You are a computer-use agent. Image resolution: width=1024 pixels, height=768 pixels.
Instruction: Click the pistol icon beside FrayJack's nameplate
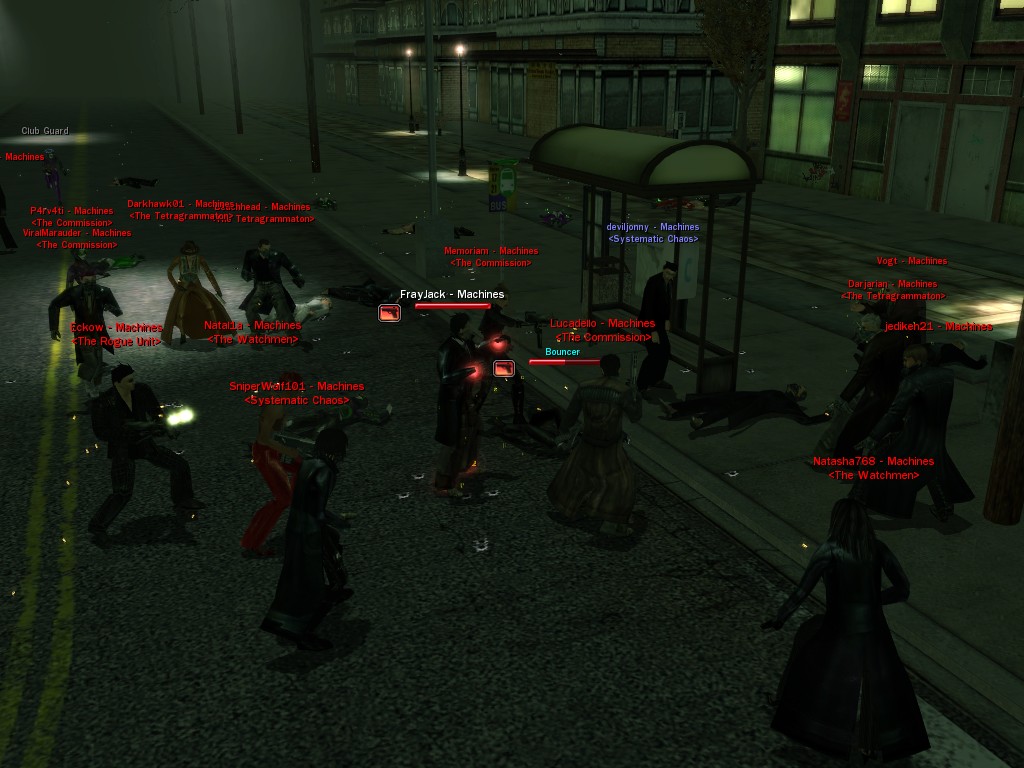(x=389, y=313)
